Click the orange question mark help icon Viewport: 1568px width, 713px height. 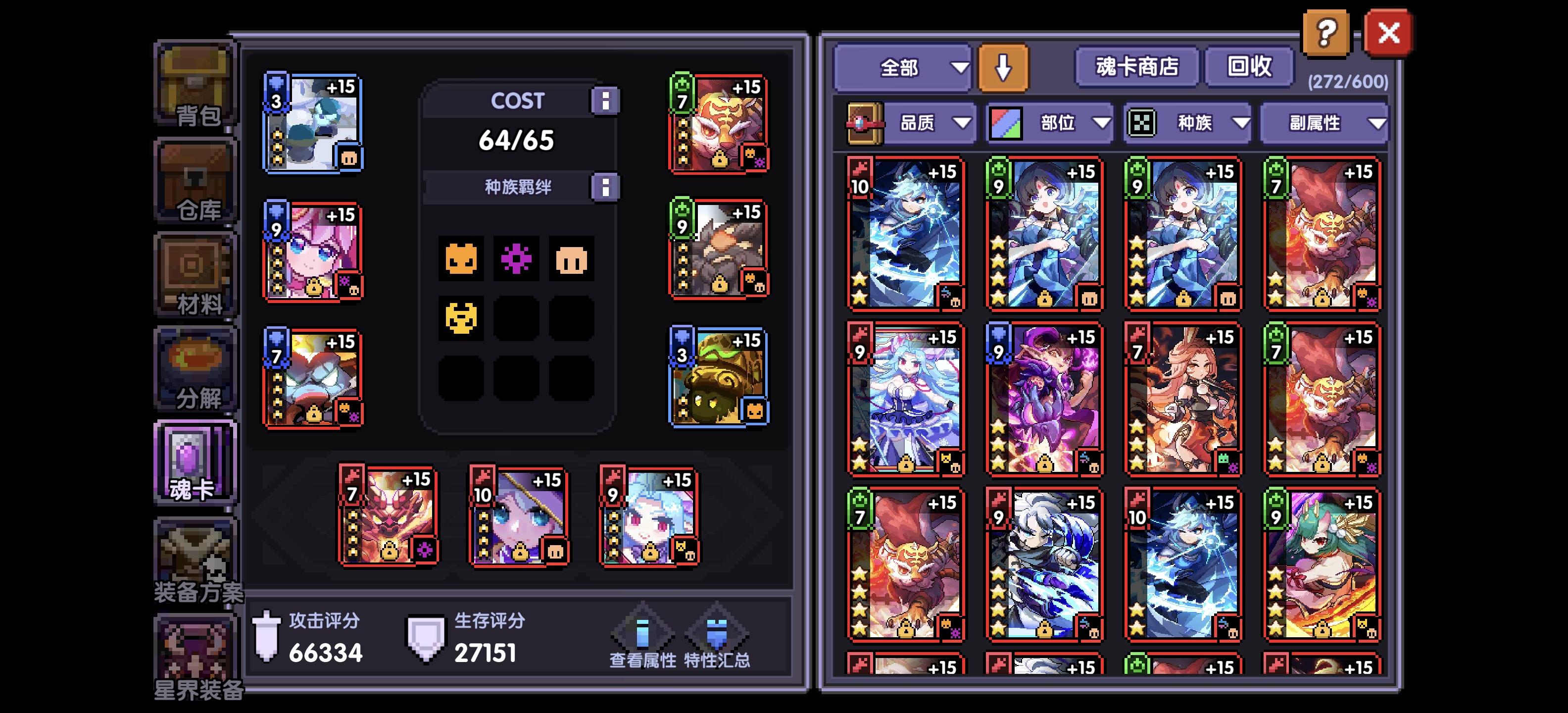tap(1326, 32)
